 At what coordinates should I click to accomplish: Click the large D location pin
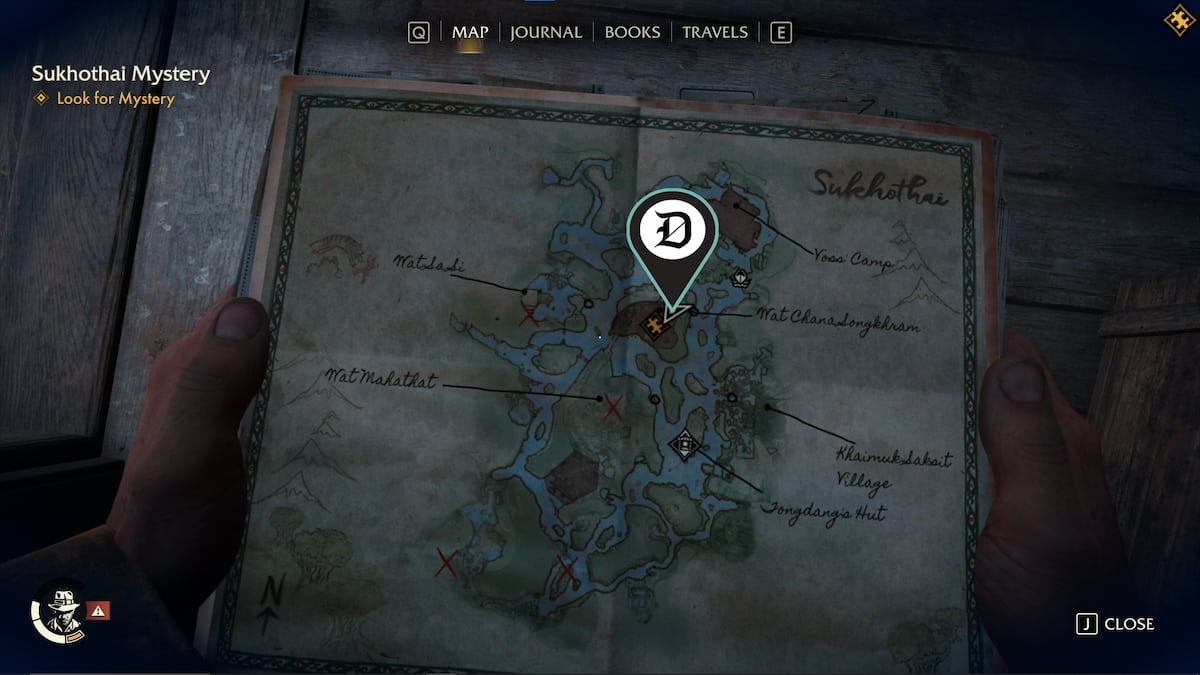click(672, 235)
